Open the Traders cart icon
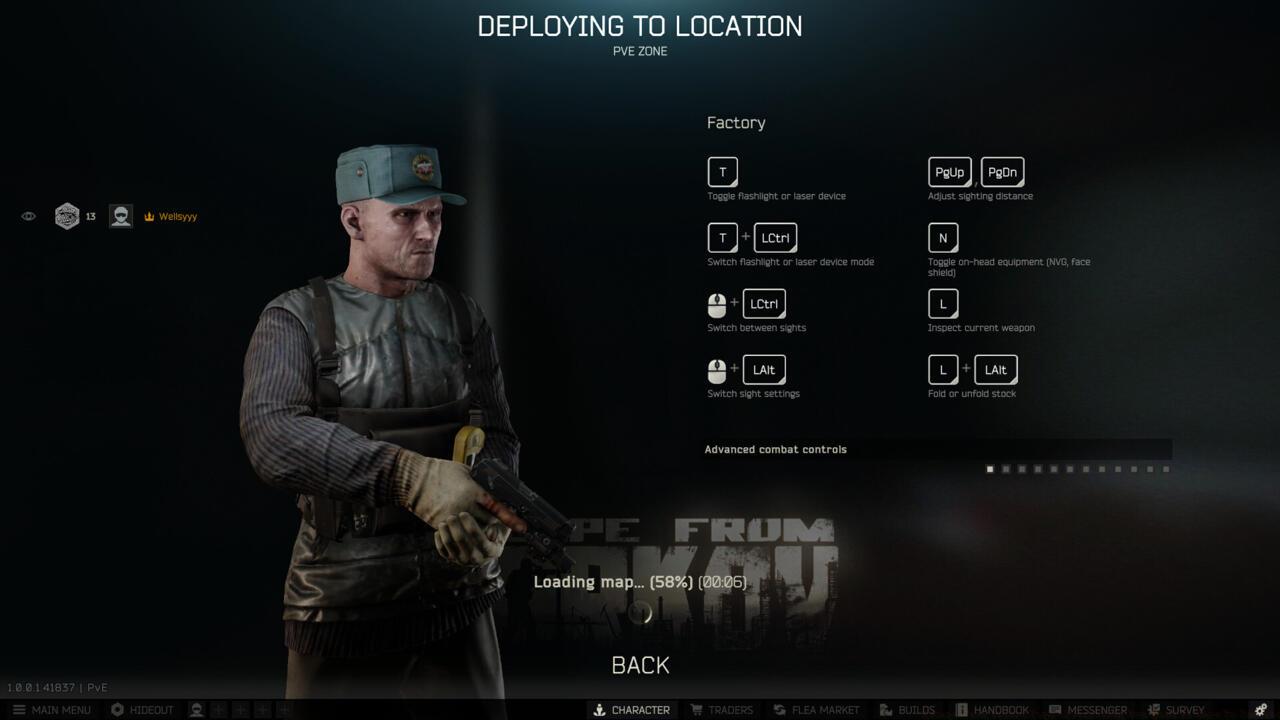The height and width of the screenshot is (720, 1280). pos(696,709)
